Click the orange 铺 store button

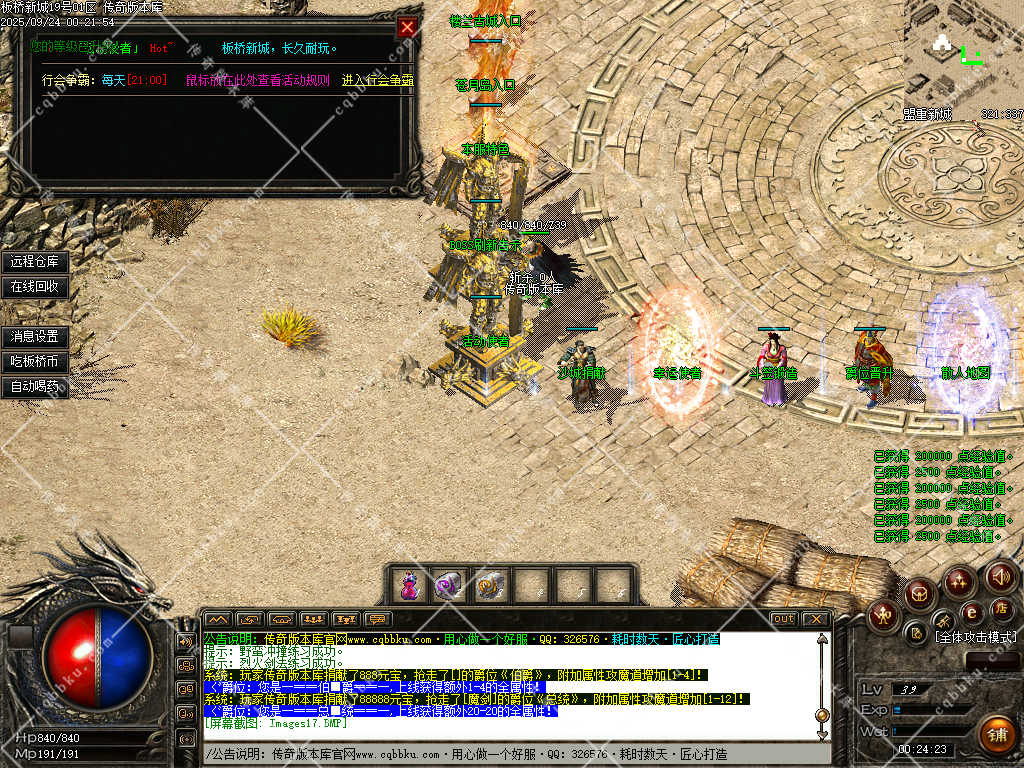click(997, 735)
